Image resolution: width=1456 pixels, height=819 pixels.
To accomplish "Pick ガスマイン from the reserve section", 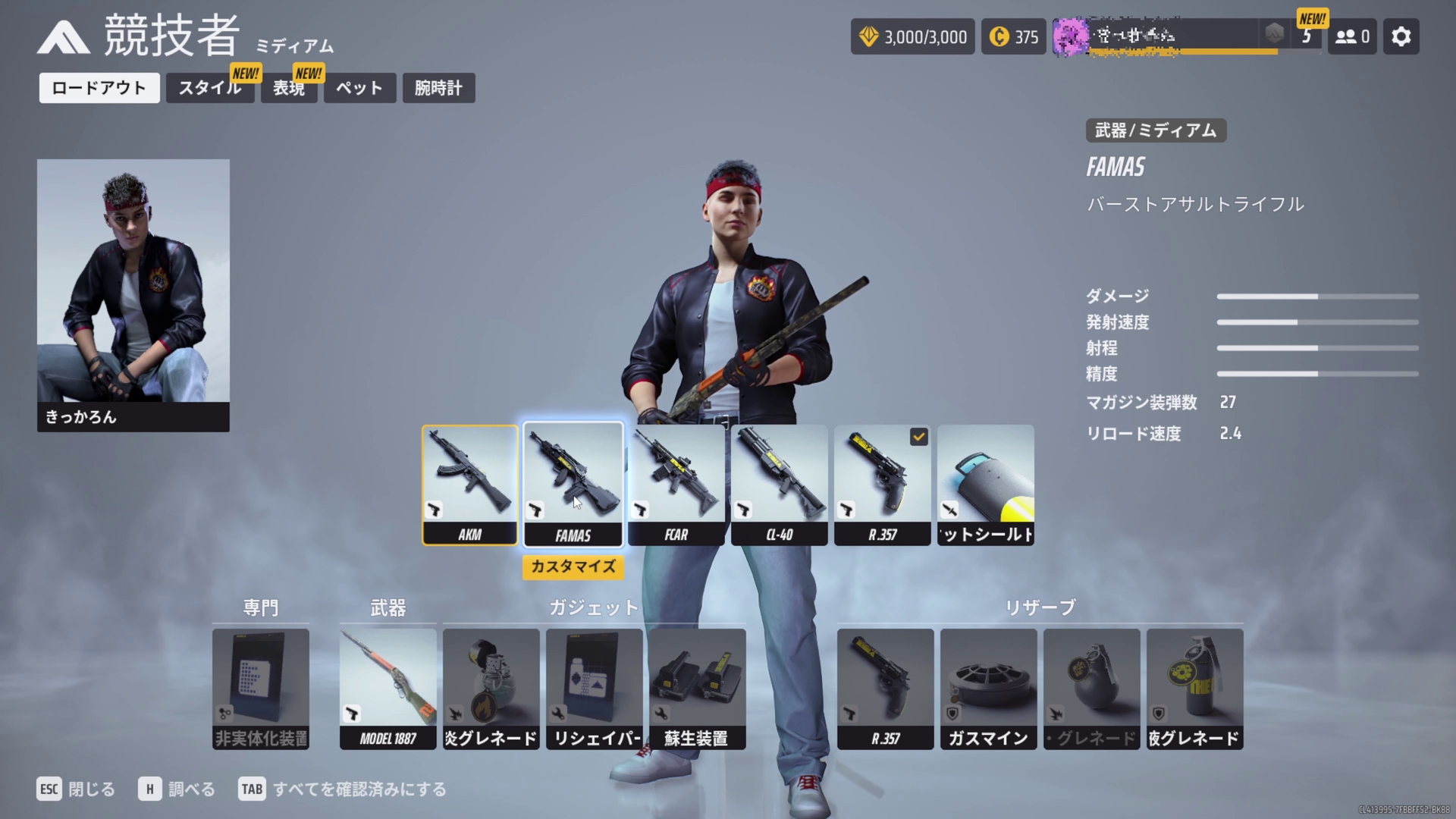I will pos(988,682).
